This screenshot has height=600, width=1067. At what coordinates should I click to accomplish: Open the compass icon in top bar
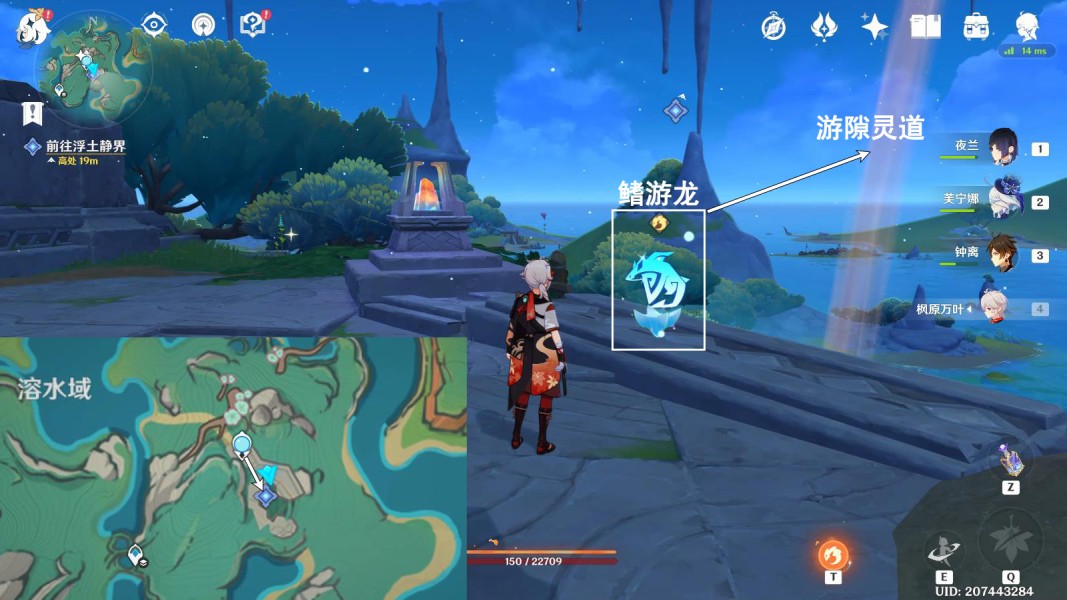[x=772, y=27]
